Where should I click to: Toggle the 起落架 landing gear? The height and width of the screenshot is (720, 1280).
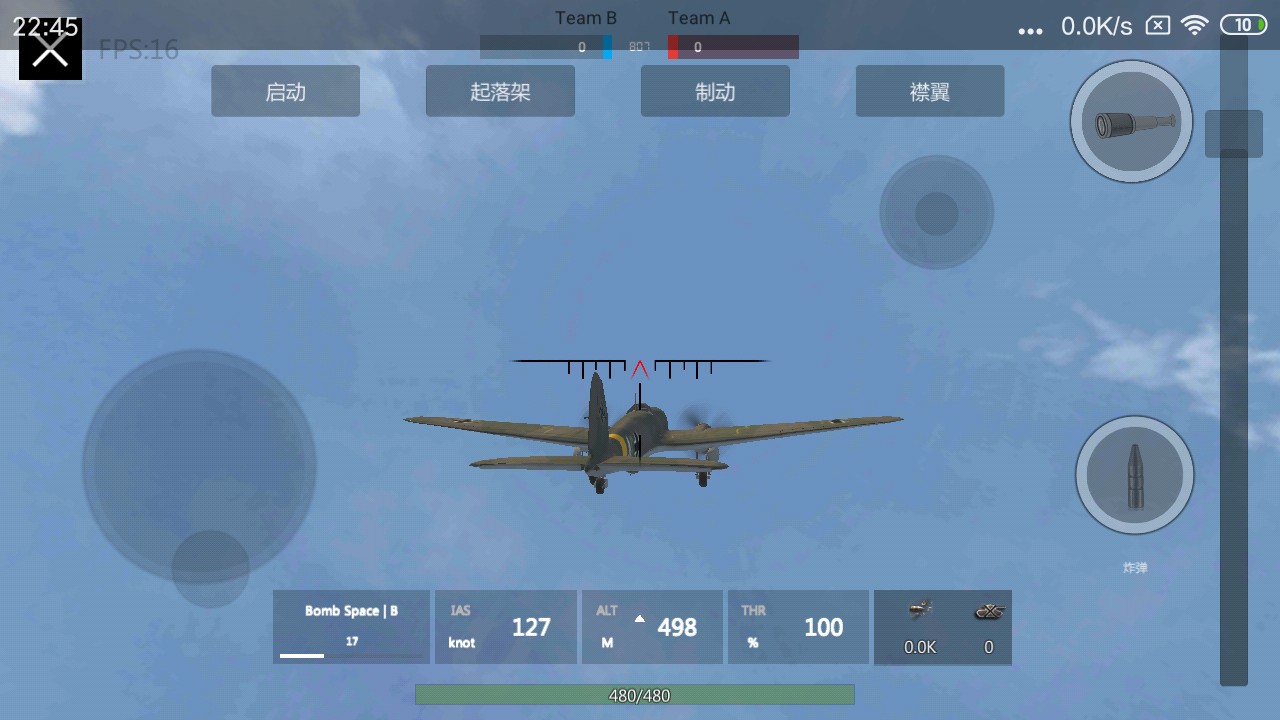click(500, 90)
